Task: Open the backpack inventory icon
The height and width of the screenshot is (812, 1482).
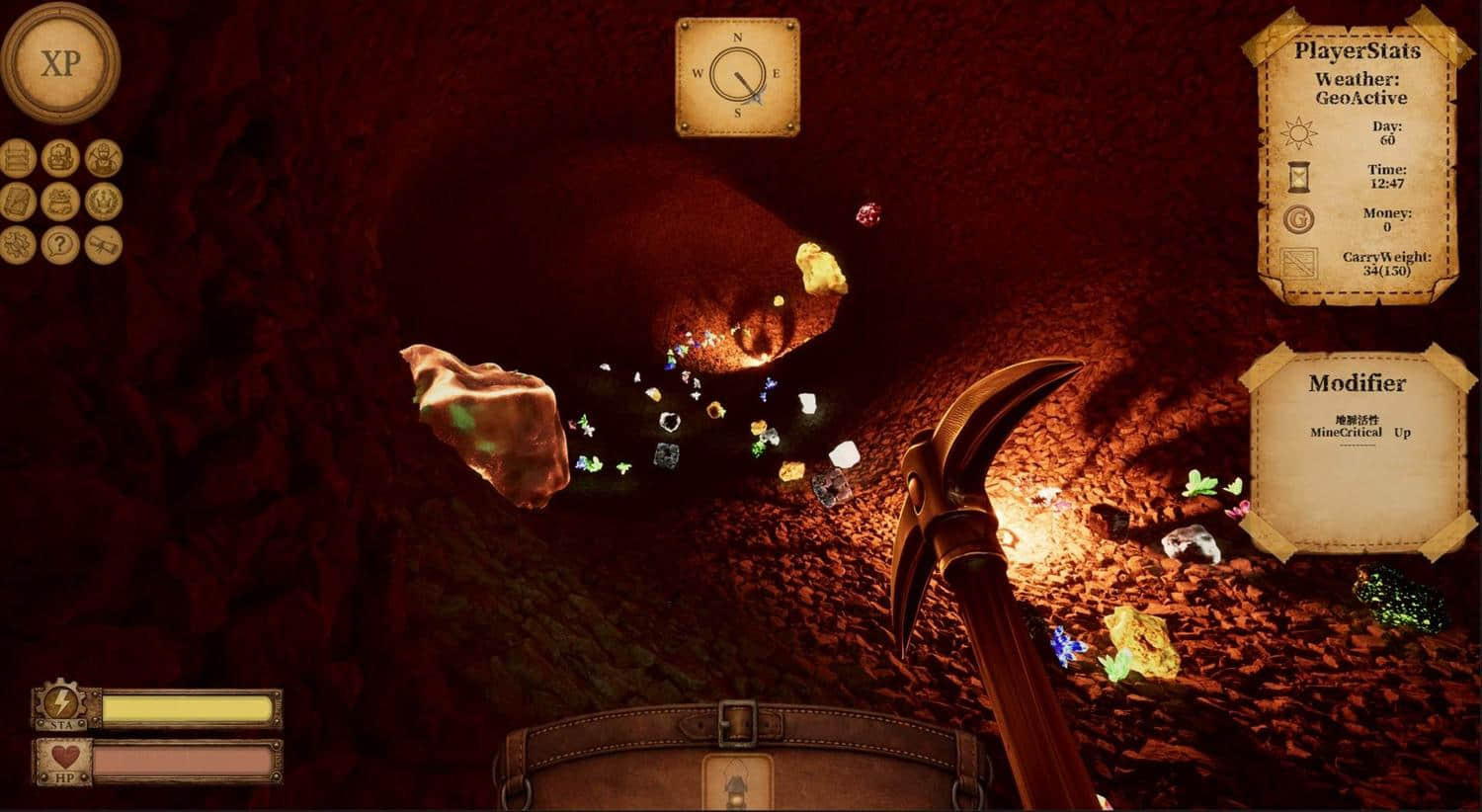Action: (x=60, y=158)
